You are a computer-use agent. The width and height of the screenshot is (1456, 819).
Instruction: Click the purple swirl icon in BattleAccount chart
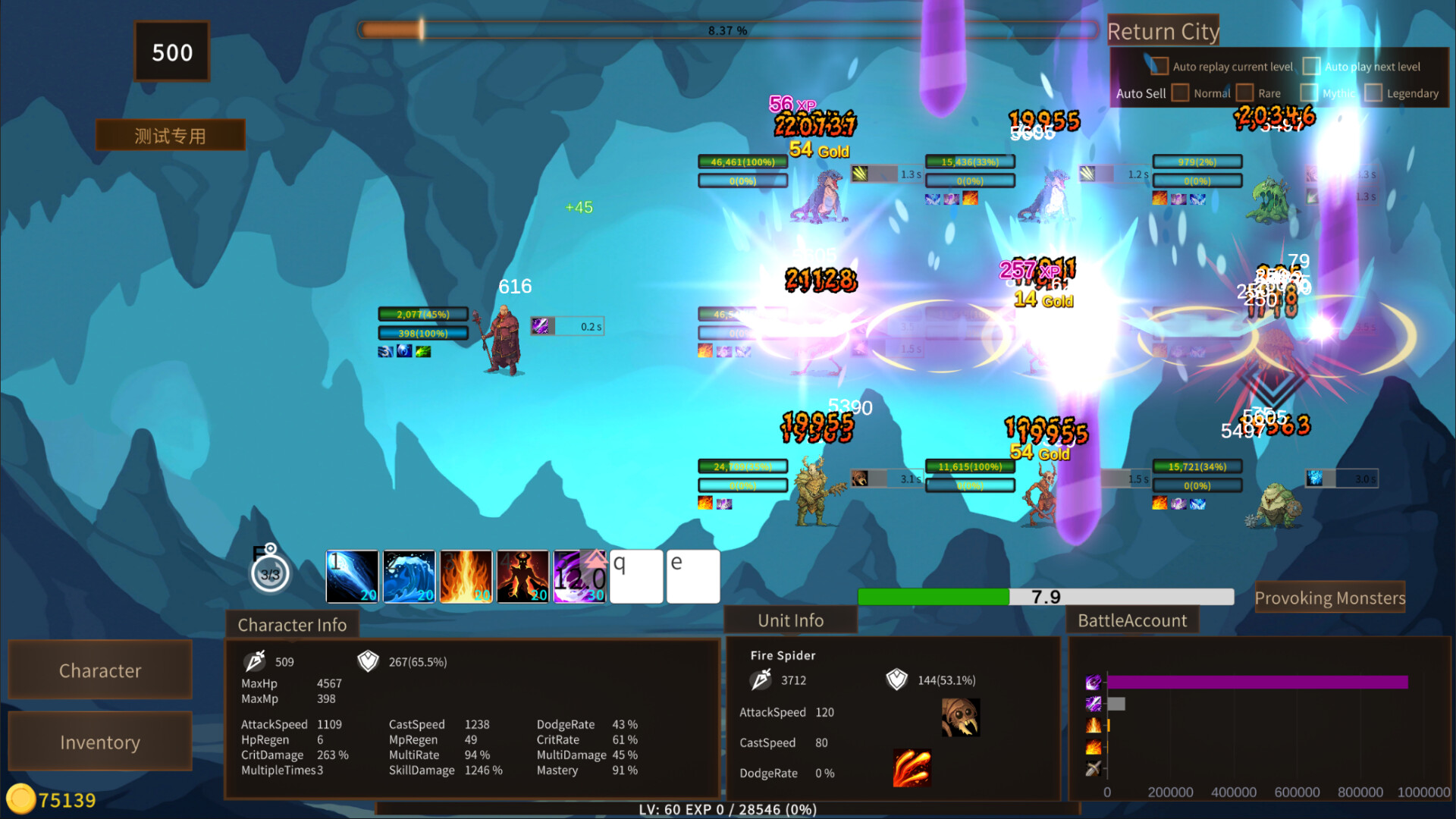click(x=1092, y=683)
